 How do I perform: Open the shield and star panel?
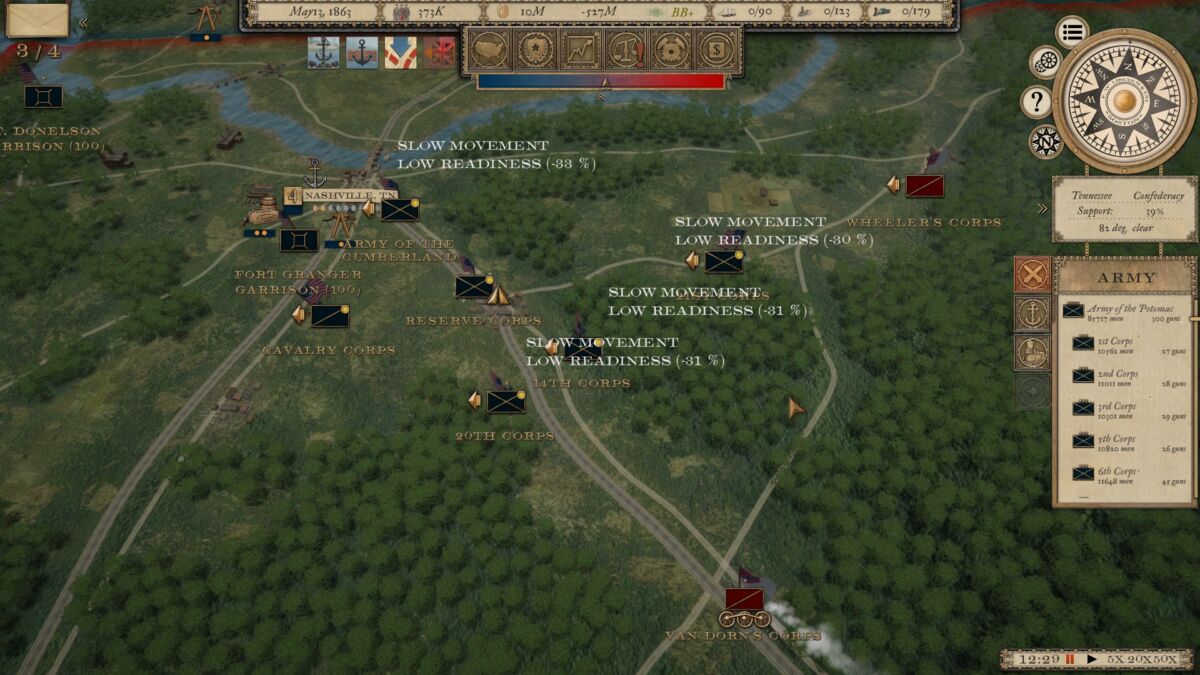pyautogui.click(x=535, y=49)
